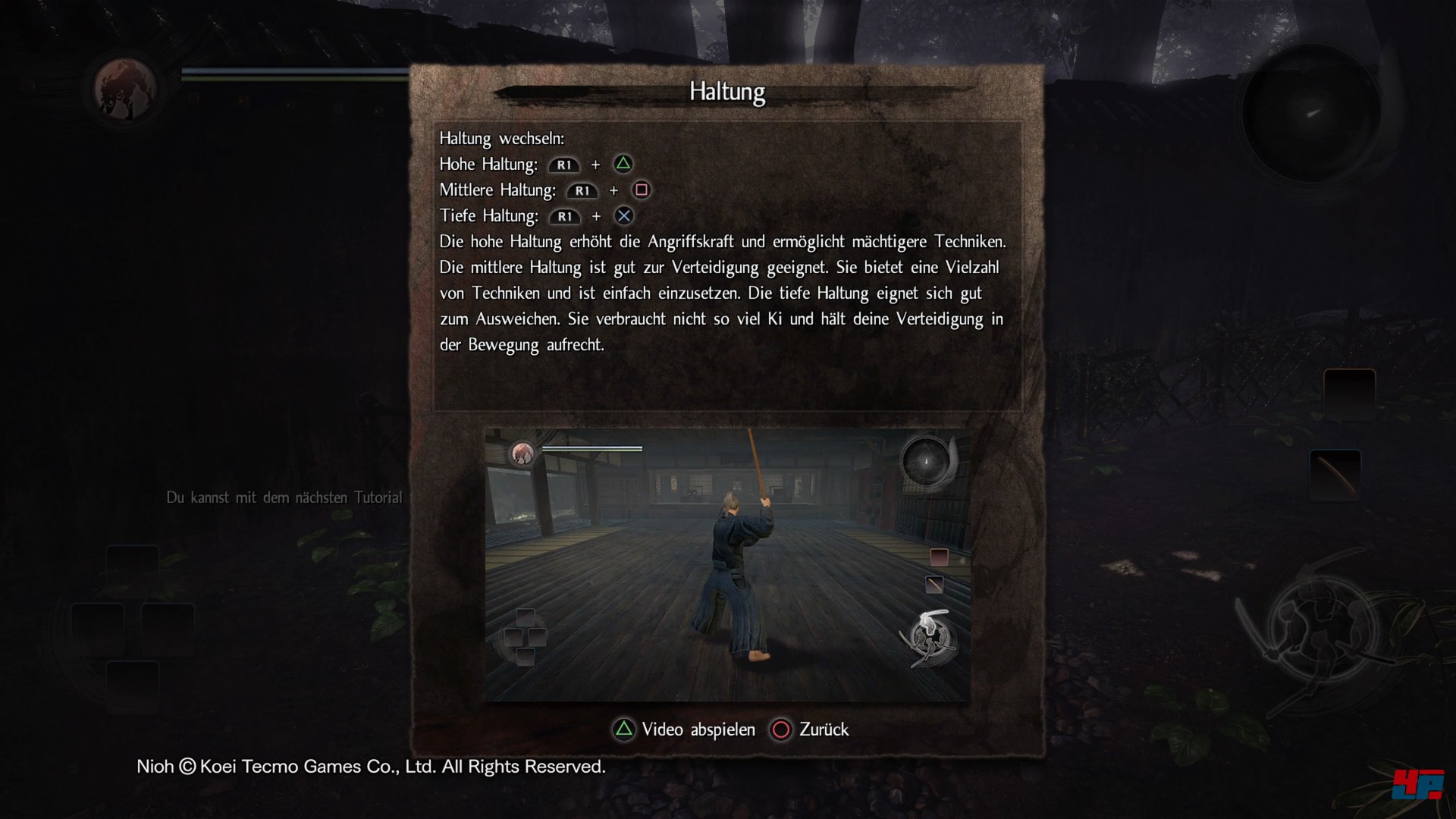The height and width of the screenshot is (819, 1456).
Task: Play the tutorial with Video abspielen
Action: (684, 730)
